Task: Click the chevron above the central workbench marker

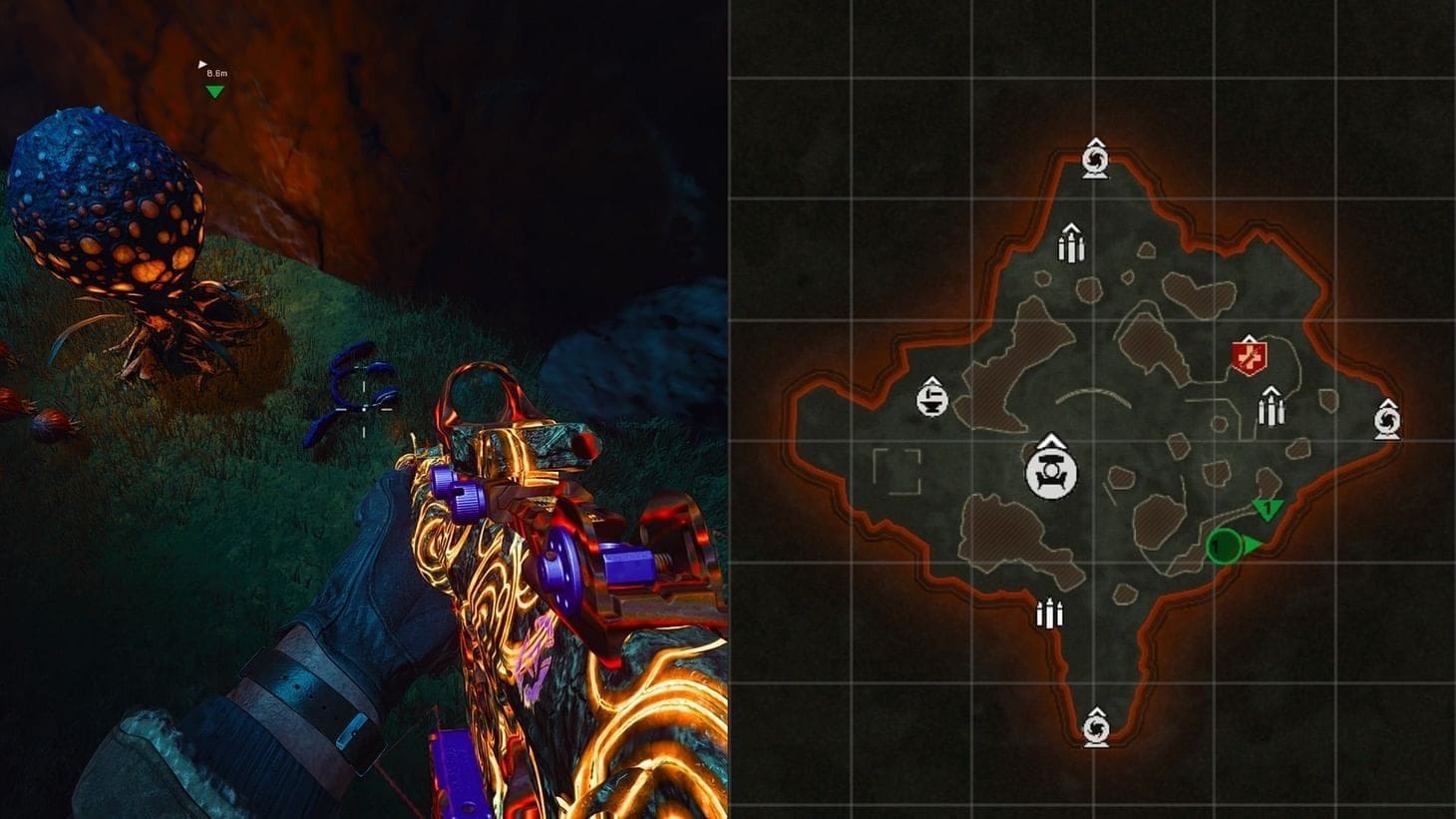Action: 1050,442
